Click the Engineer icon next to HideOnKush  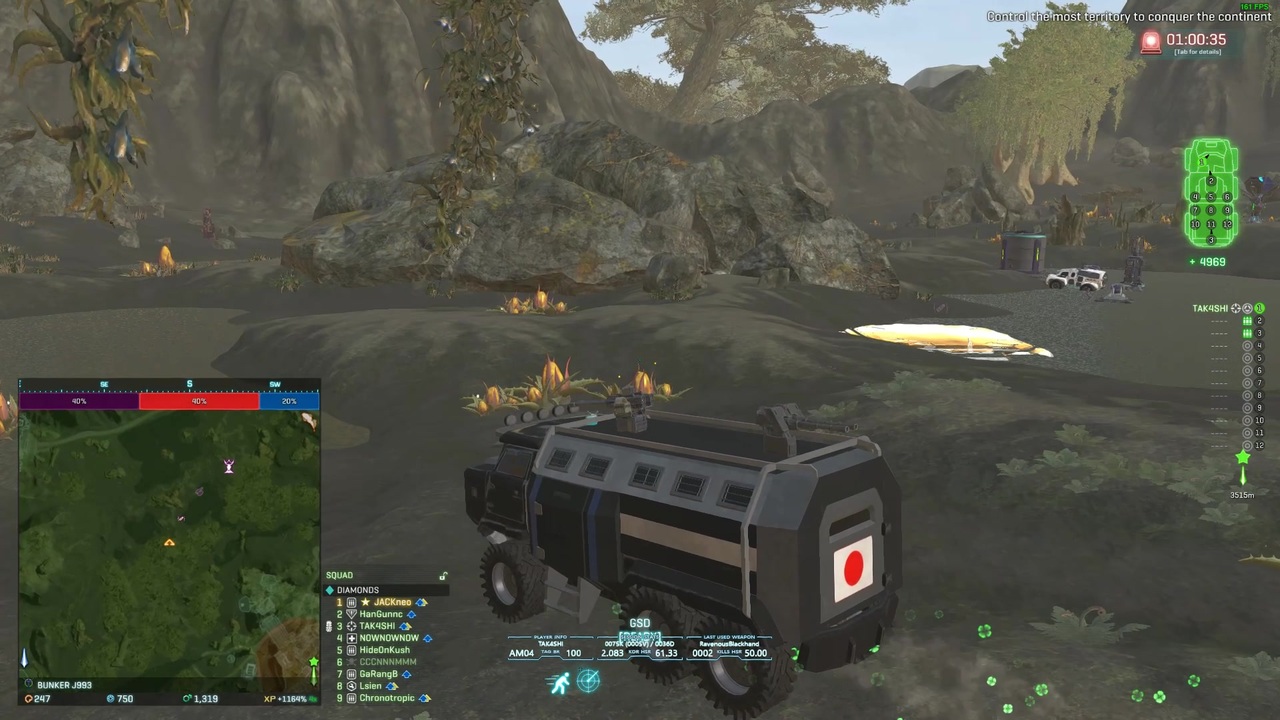pos(351,649)
